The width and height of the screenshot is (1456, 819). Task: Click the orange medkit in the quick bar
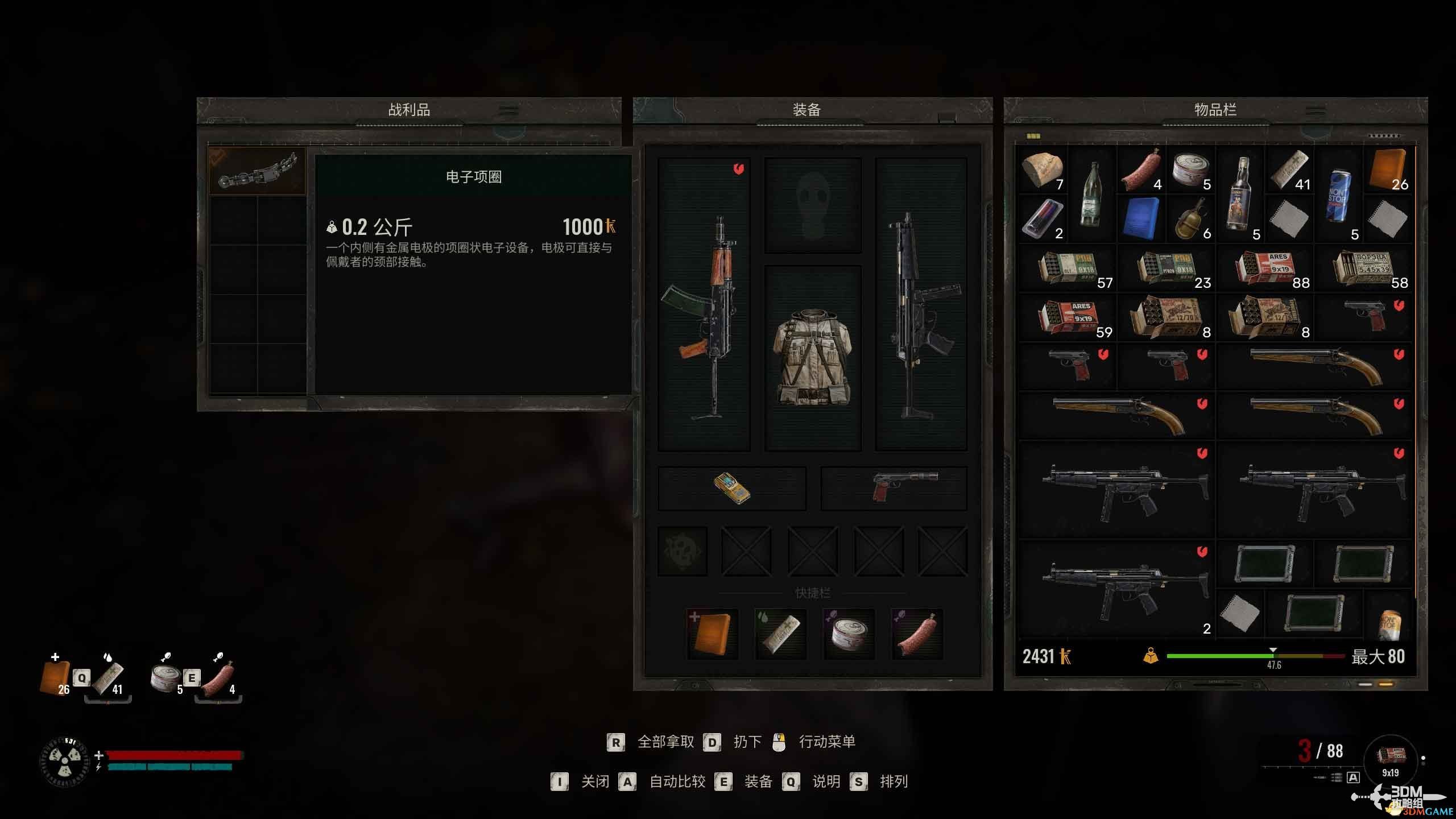tap(712, 634)
